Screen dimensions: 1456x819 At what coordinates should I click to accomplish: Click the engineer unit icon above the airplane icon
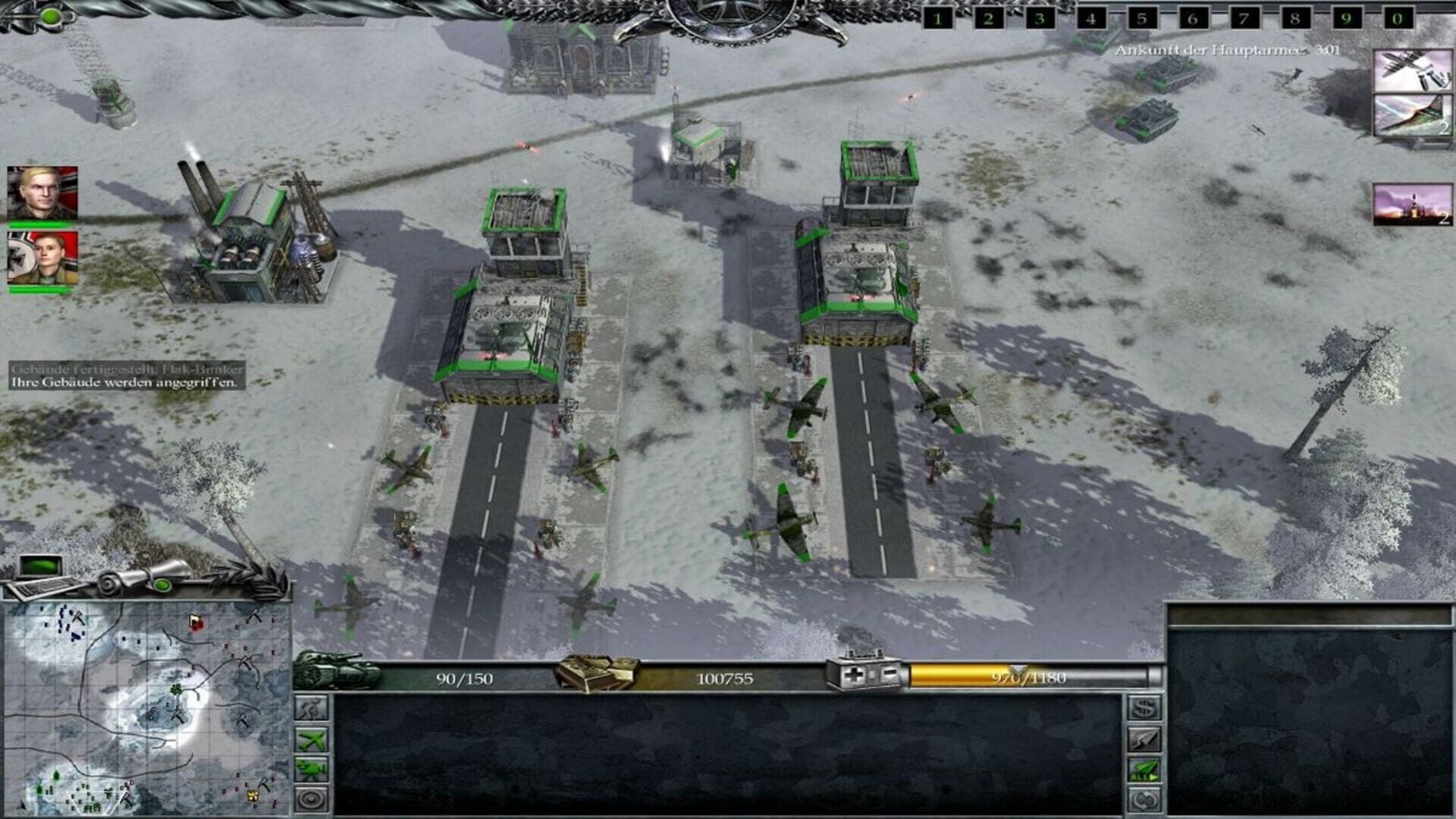pos(310,709)
